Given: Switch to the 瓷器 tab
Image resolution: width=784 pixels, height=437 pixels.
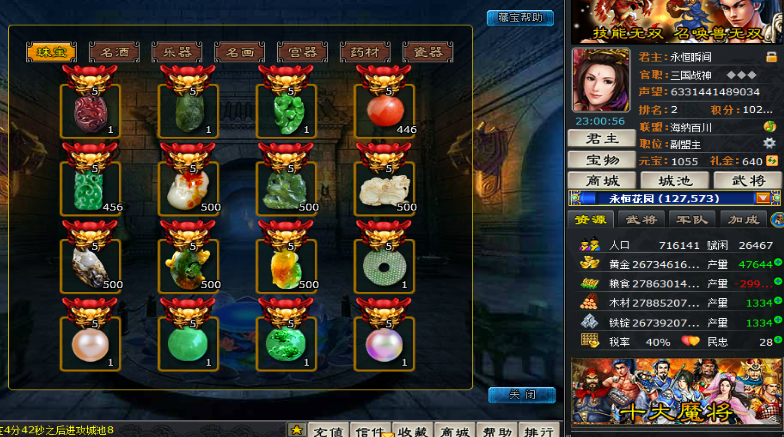Looking at the screenshot, I should tap(428, 51).
